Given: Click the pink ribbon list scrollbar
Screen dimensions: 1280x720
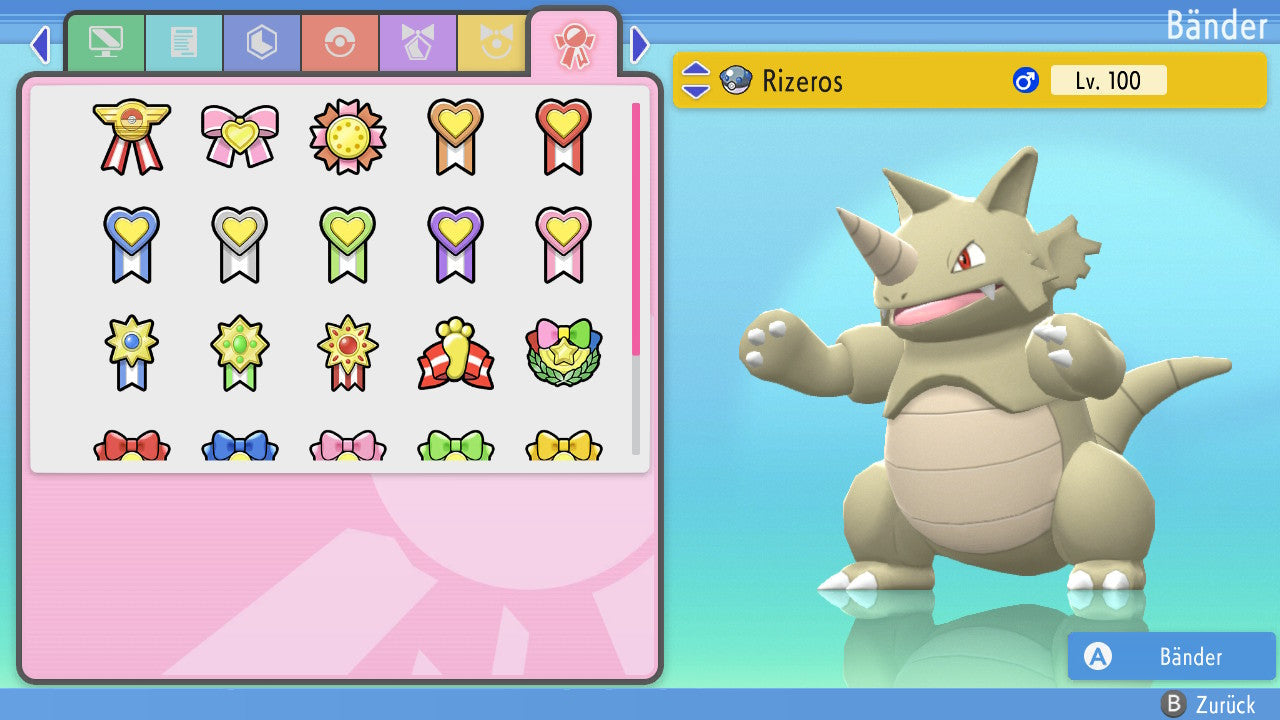Looking at the screenshot, I should click(636, 228).
